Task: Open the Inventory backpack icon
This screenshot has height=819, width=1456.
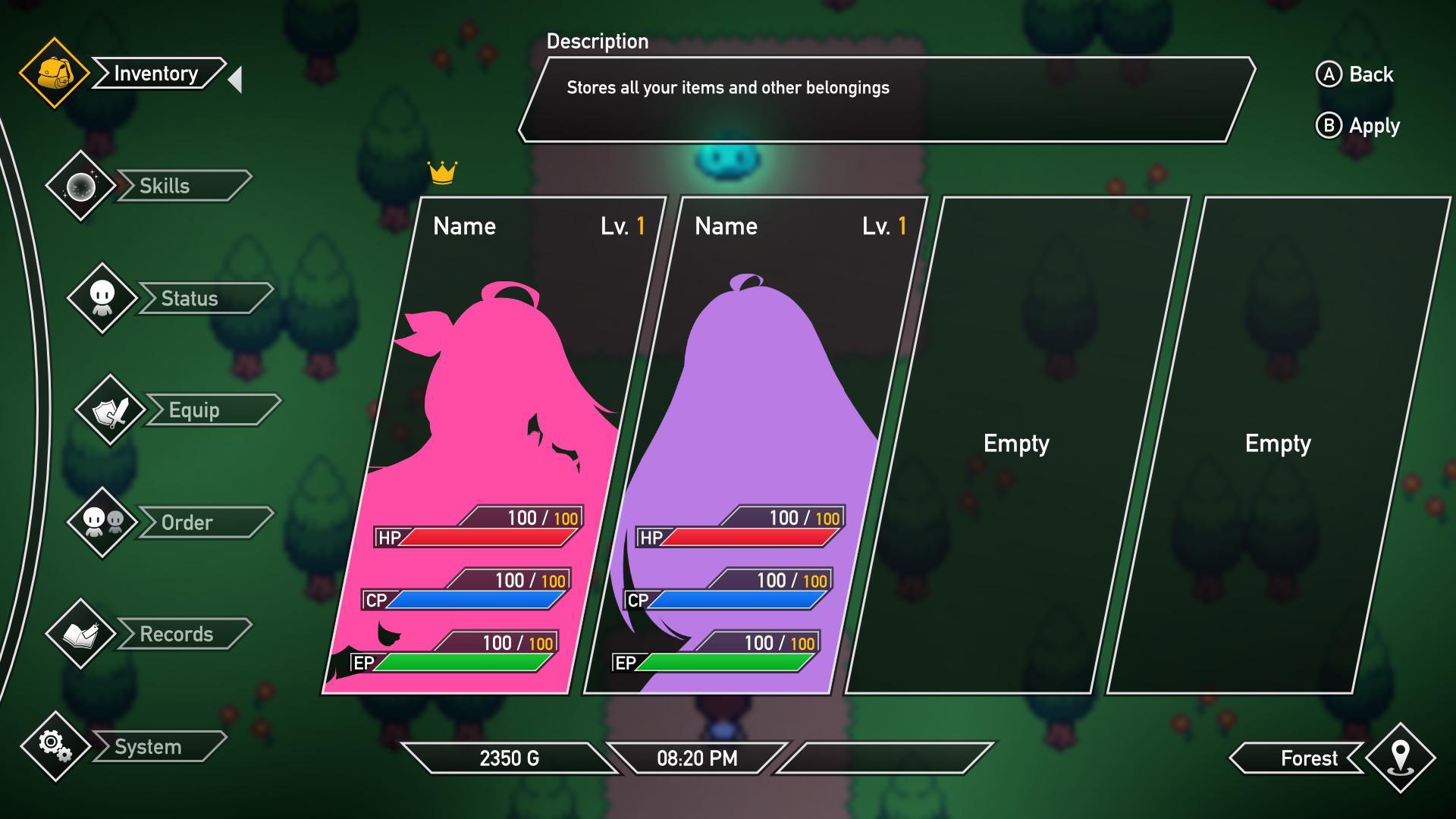Action: tap(53, 74)
